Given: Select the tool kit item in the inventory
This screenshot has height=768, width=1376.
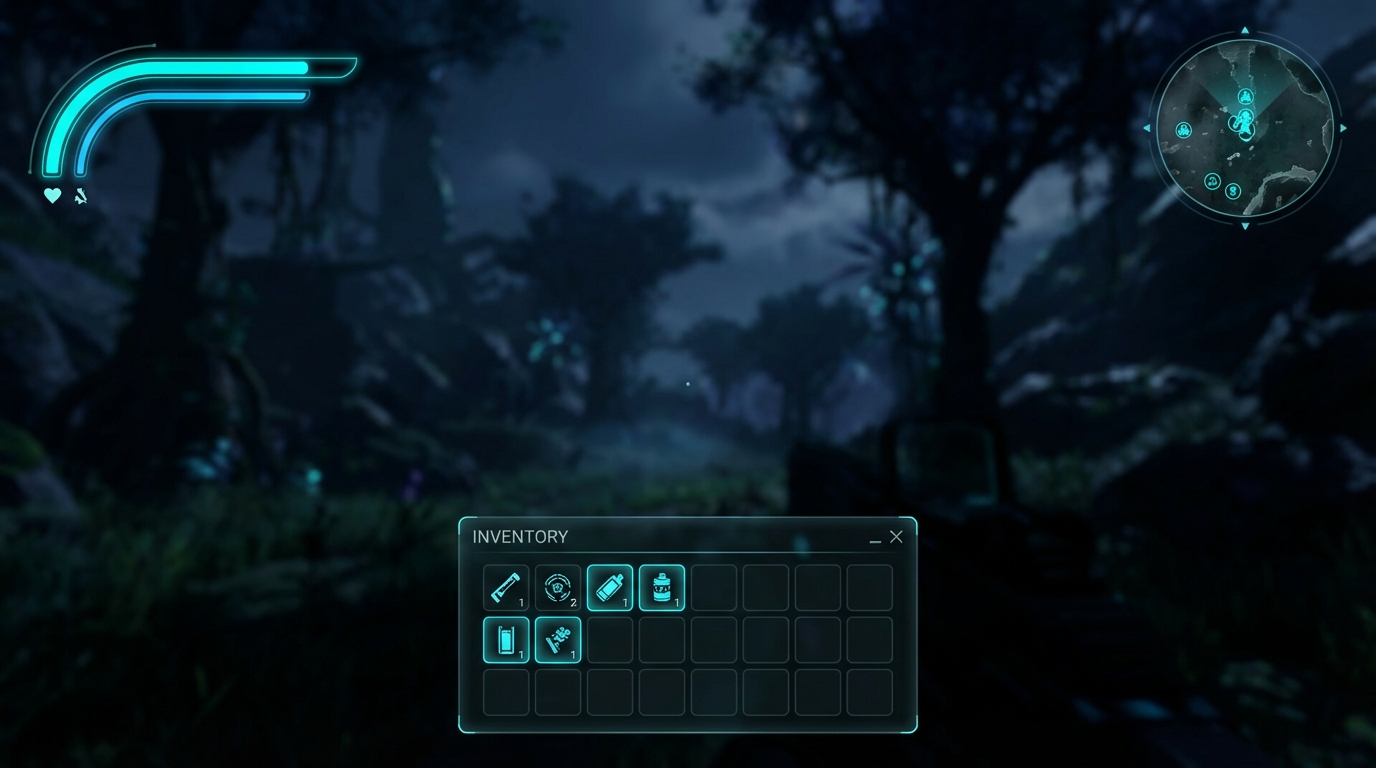Looking at the screenshot, I should click(x=558, y=640).
